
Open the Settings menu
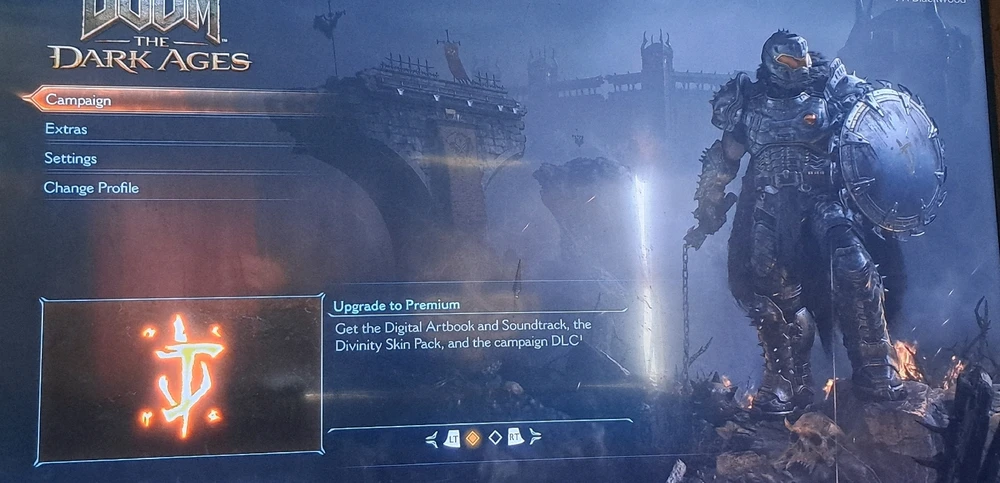click(70, 158)
